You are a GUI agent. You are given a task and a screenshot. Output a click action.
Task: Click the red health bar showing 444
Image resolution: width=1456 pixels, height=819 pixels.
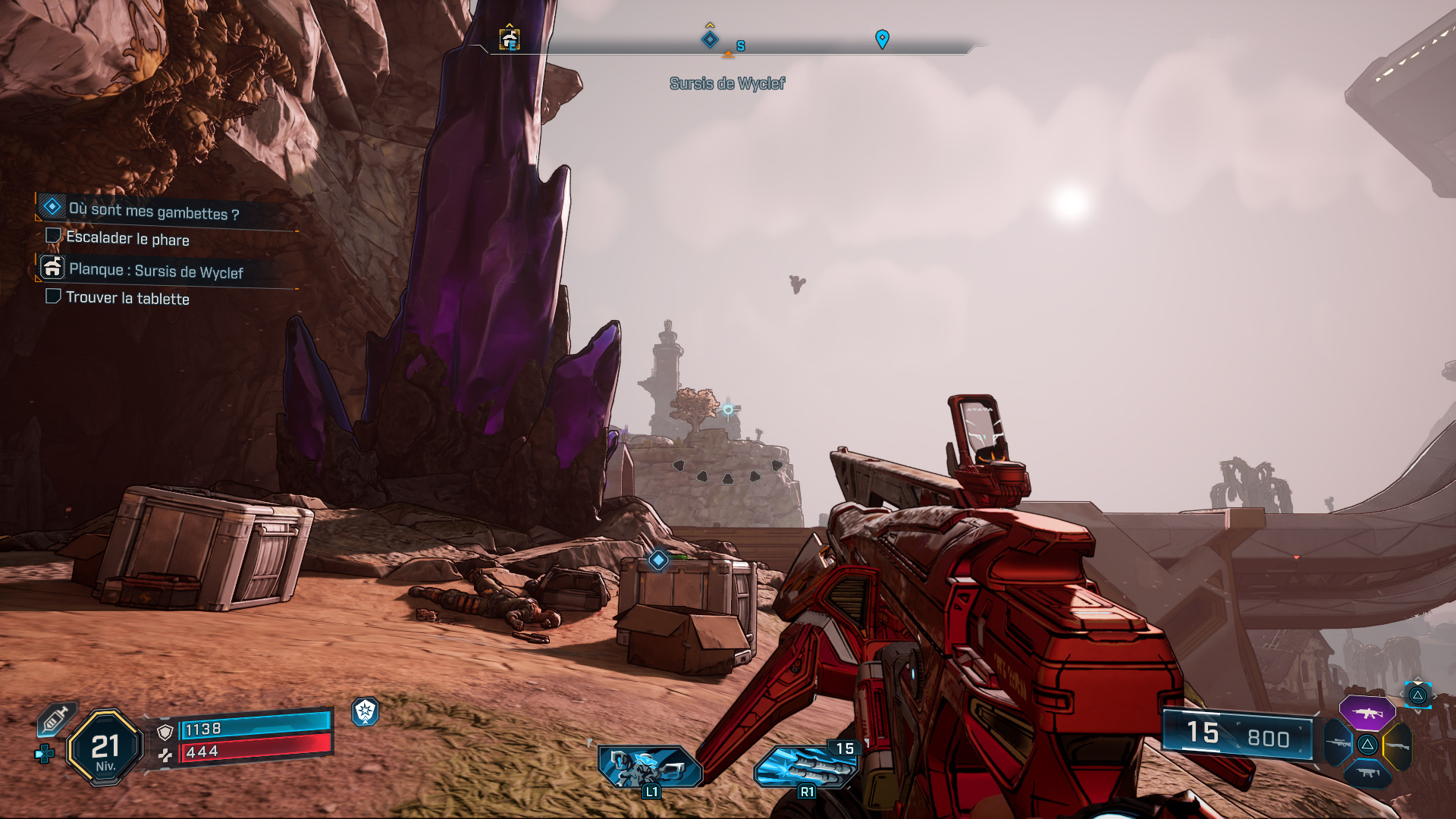250,752
